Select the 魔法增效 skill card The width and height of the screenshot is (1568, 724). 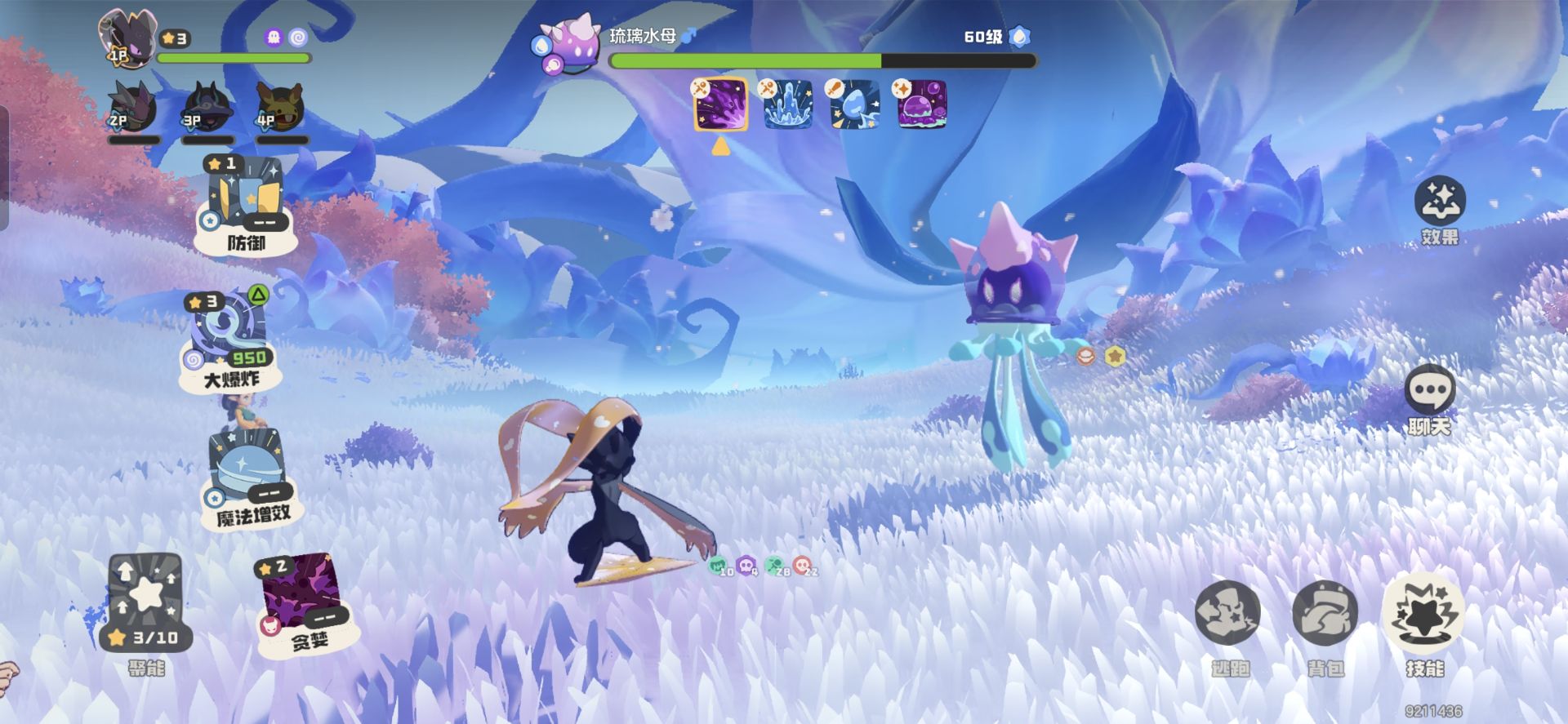point(248,477)
